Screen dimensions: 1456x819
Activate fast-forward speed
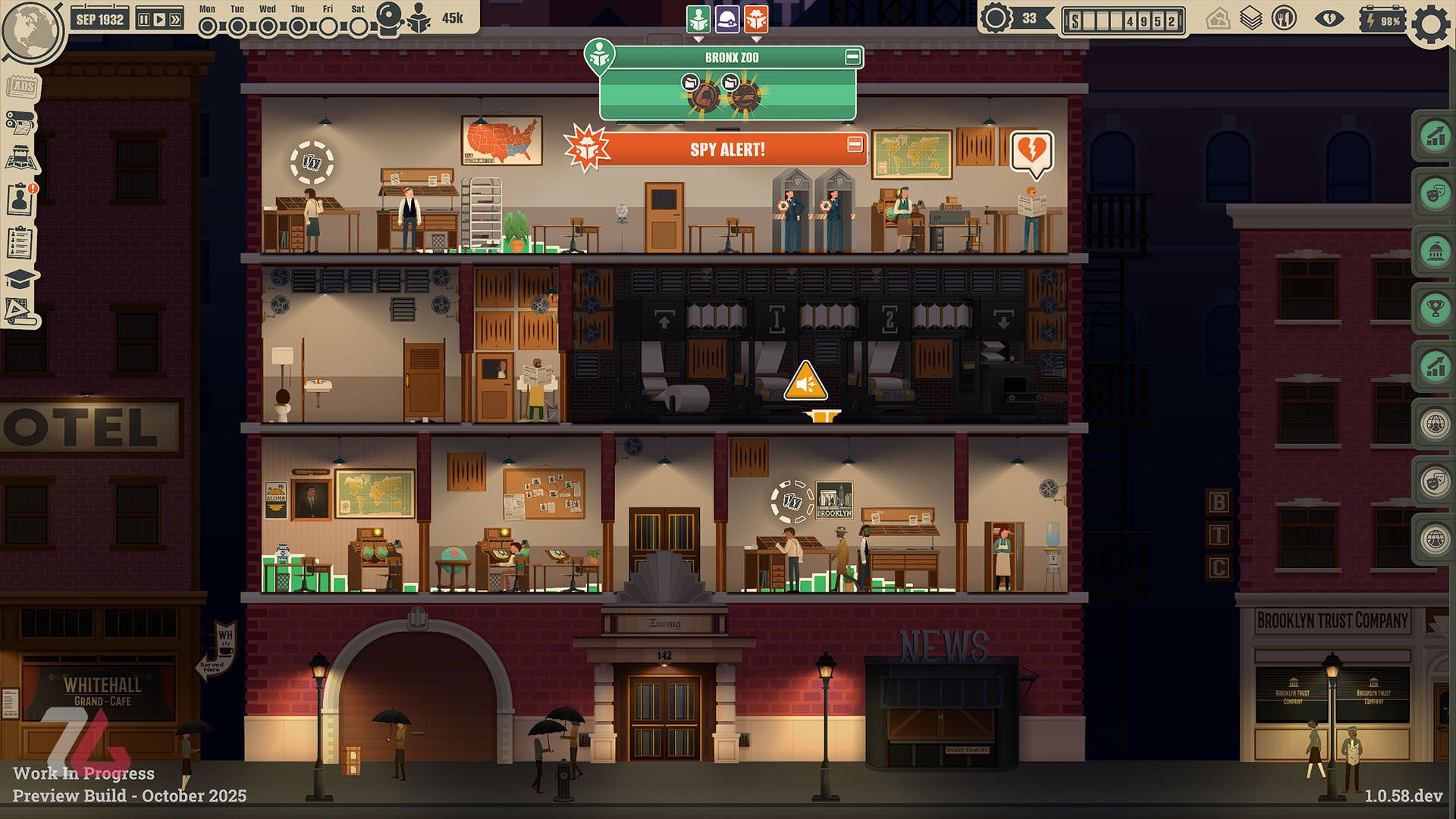click(x=175, y=20)
